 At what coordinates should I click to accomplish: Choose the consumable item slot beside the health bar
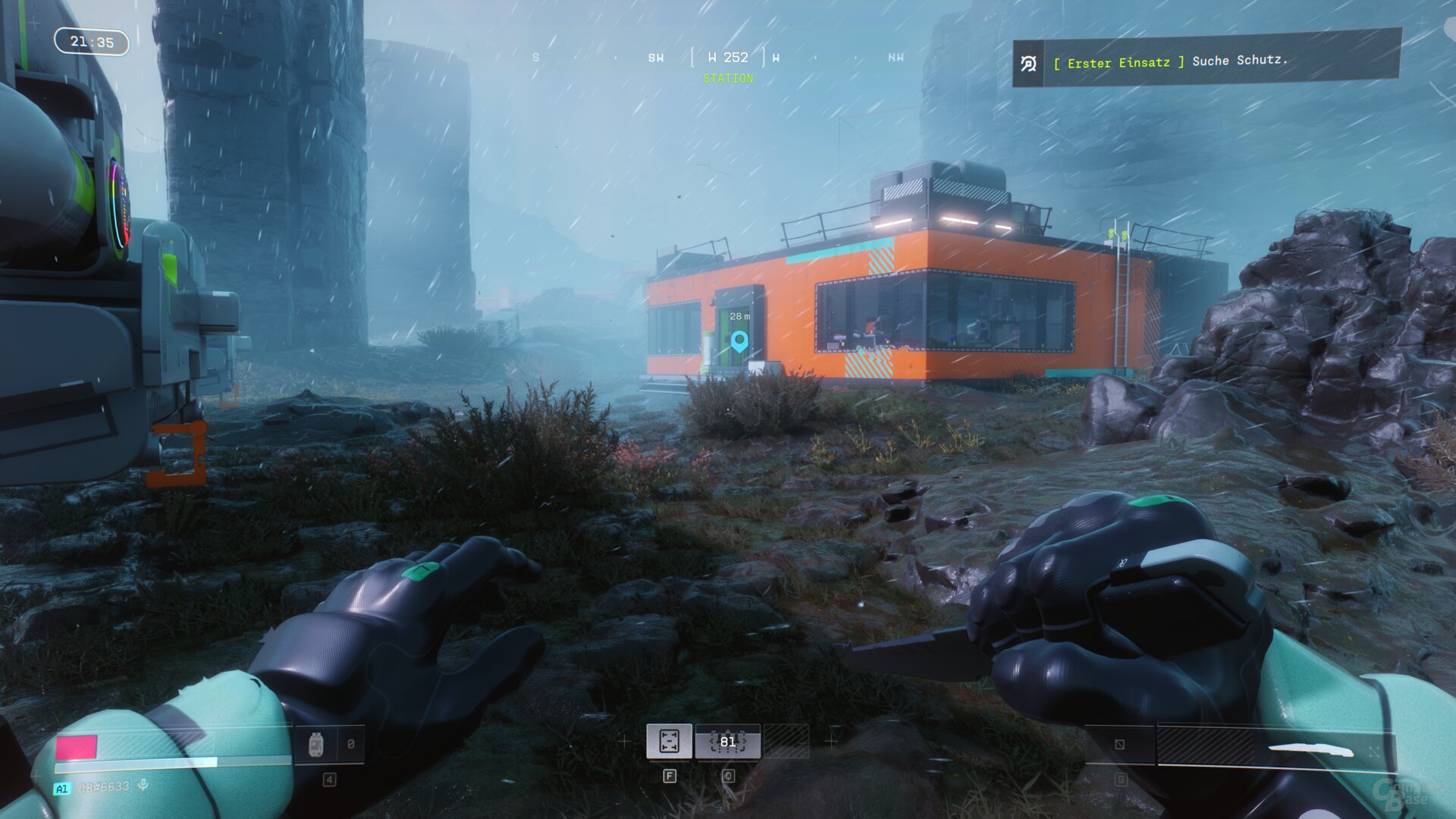(317, 745)
